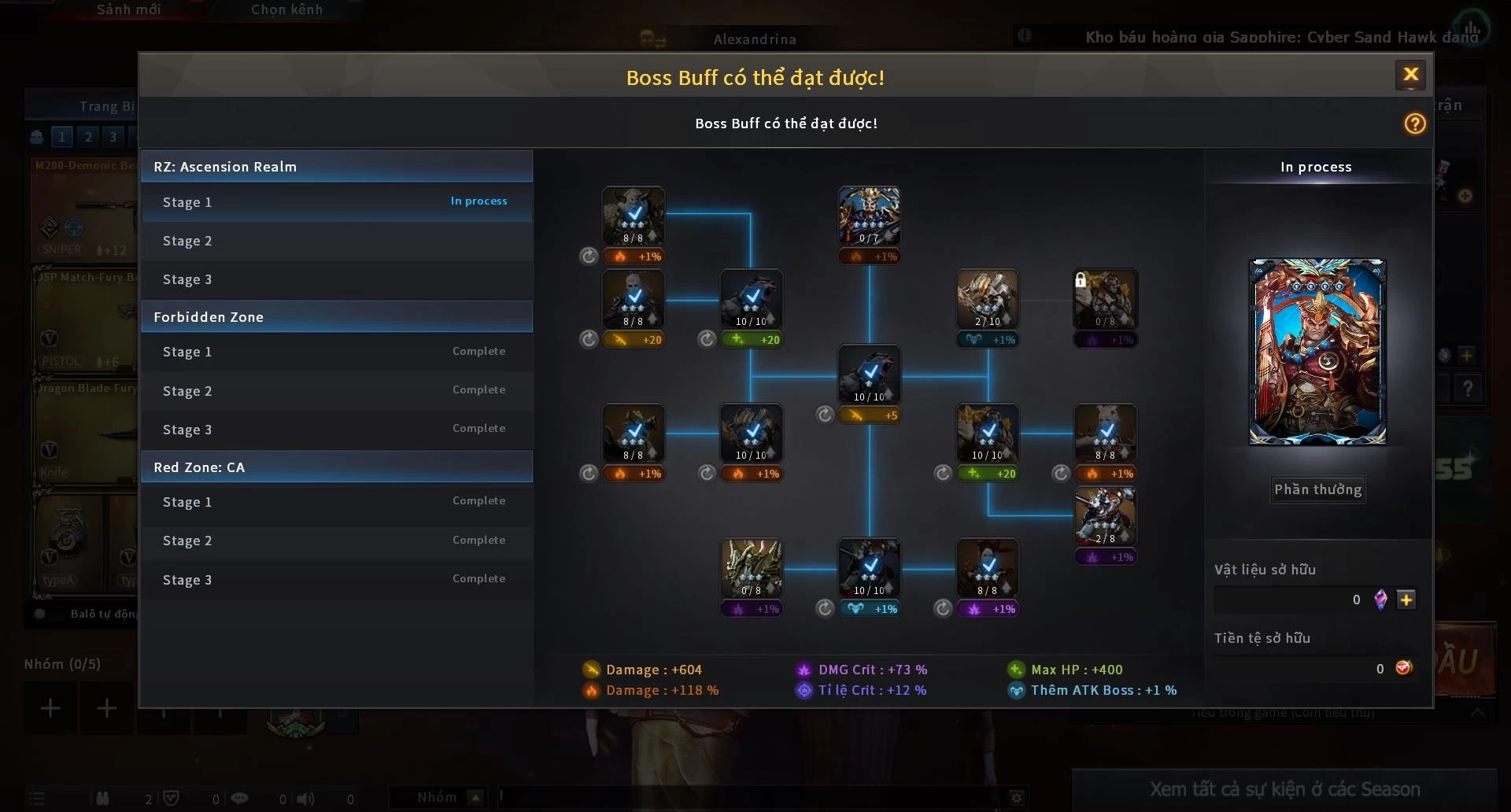Select the locked 0/8 boss buff node
Viewport: 1511px width, 812px height.
click(x=1105, y=299)
